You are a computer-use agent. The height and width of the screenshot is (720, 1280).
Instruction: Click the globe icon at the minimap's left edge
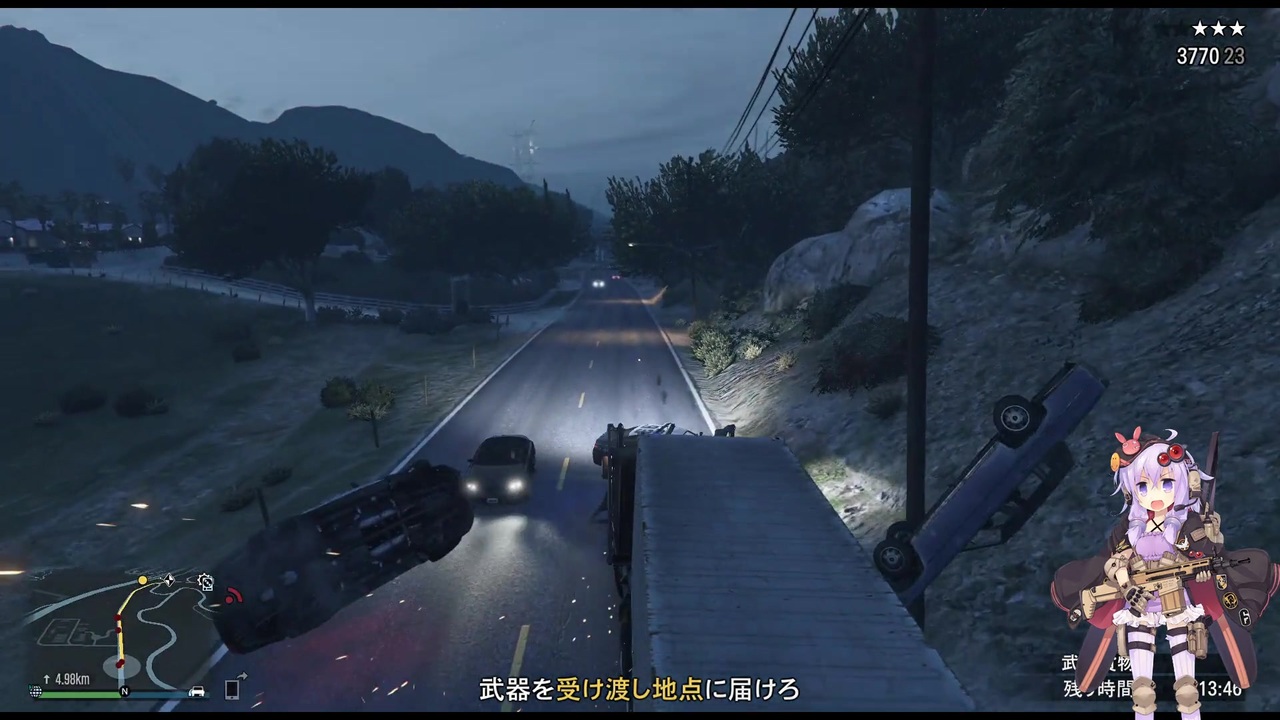click(36, 691)
